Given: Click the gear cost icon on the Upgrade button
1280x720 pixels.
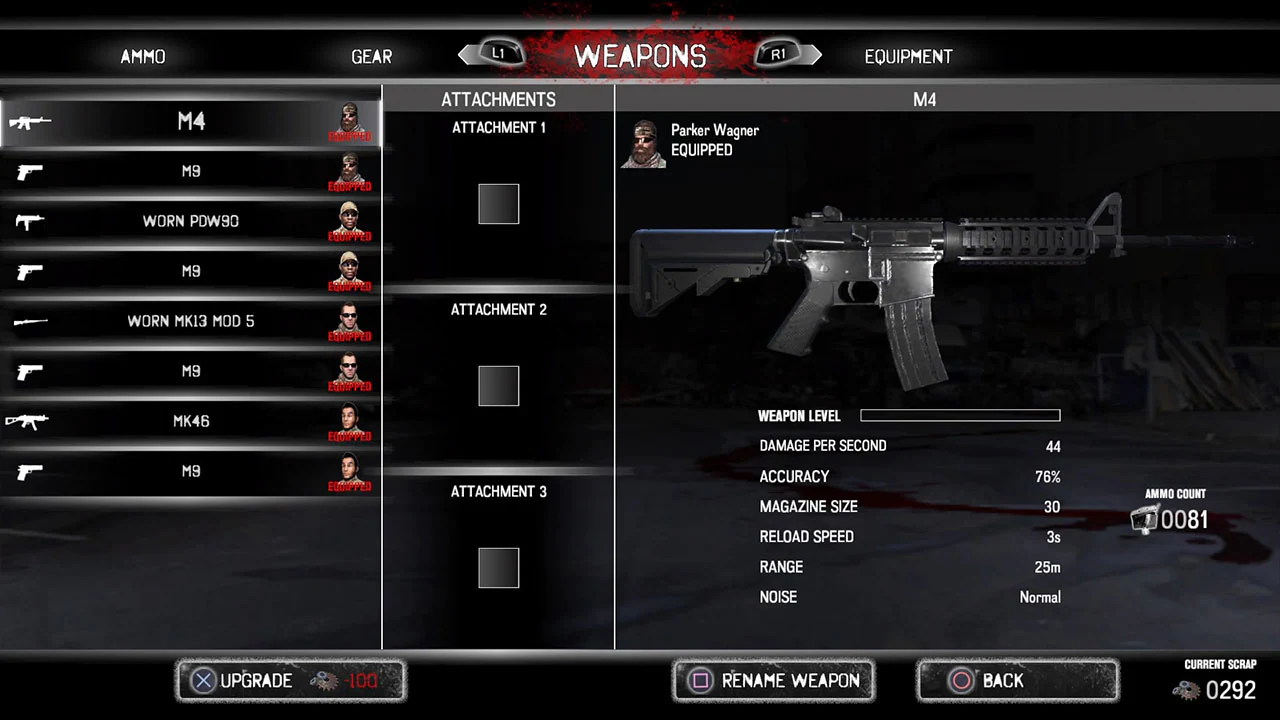Looking at the screenshot, I should [325, 681].
